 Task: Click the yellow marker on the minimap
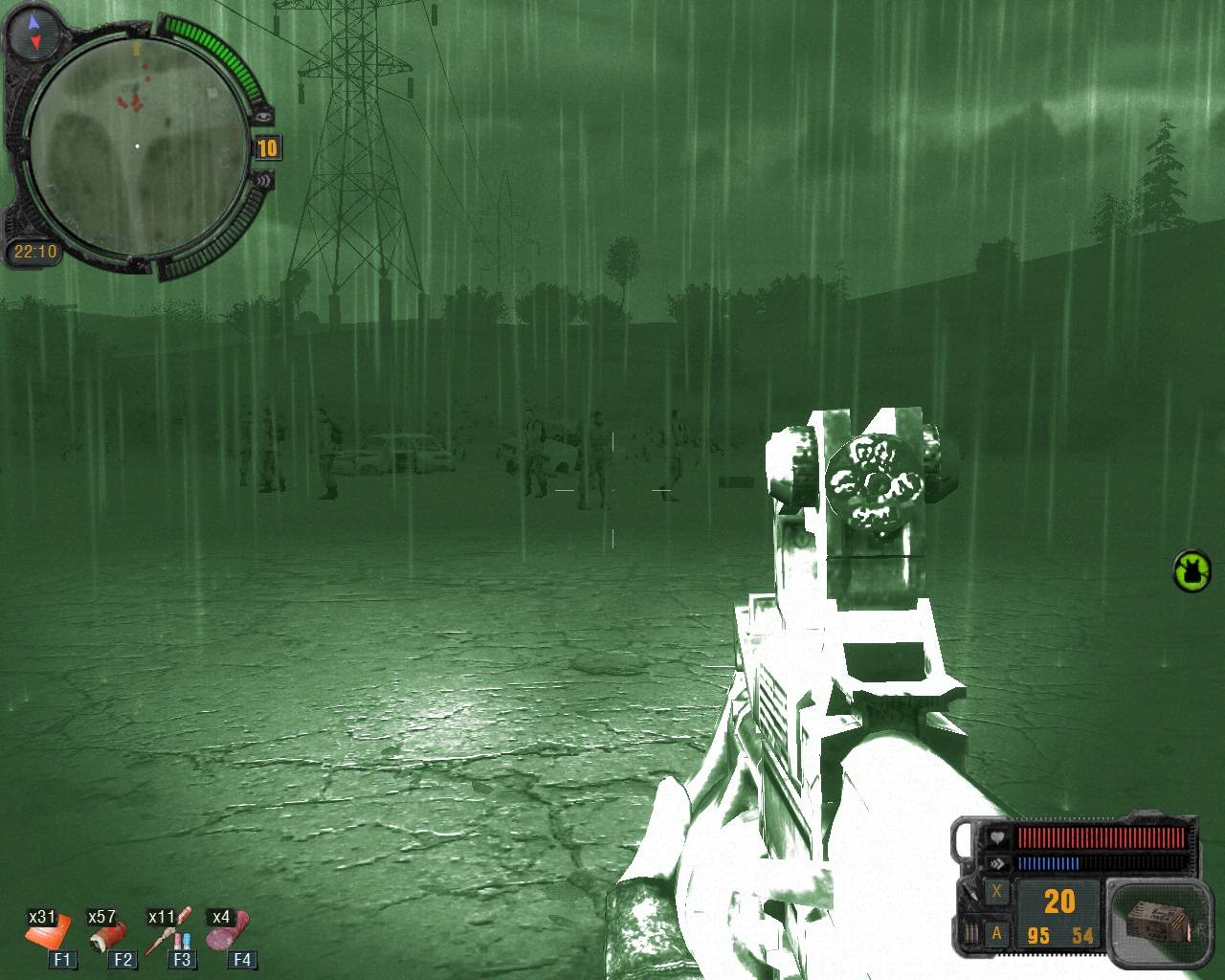pyautogui.click(x=136, y=47)
